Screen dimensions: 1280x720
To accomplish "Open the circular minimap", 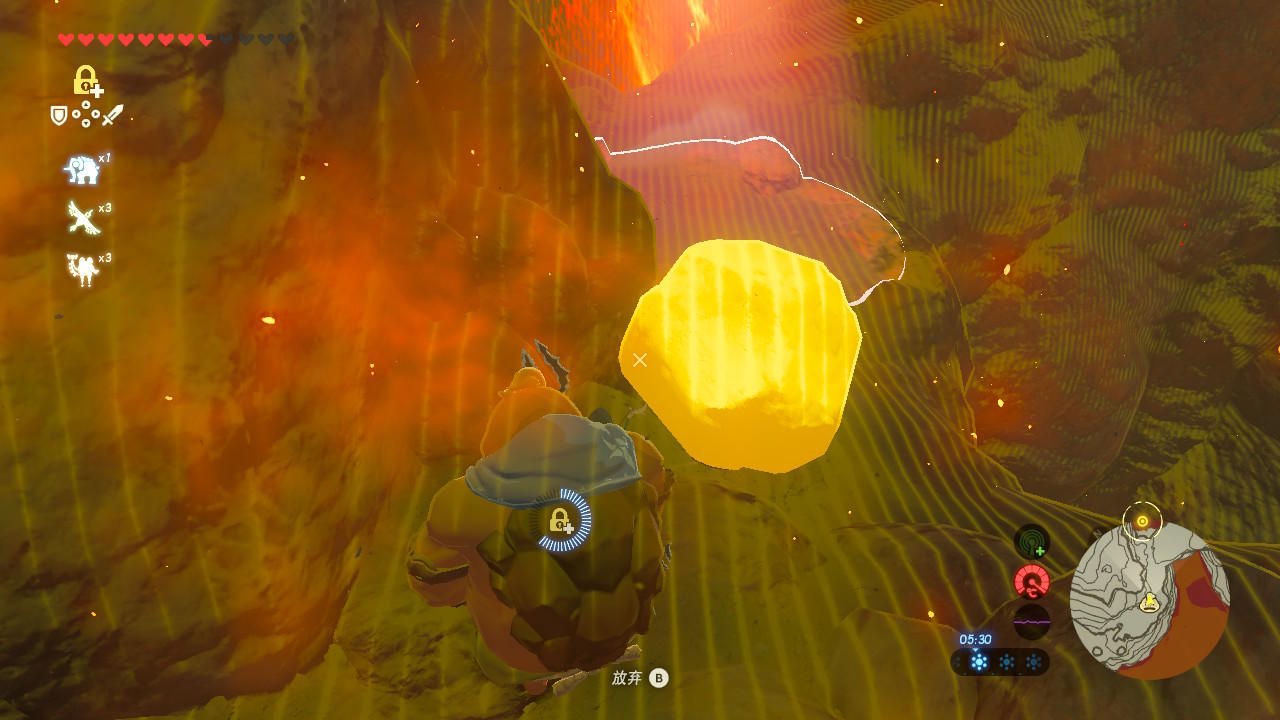I will point(1149,600).
